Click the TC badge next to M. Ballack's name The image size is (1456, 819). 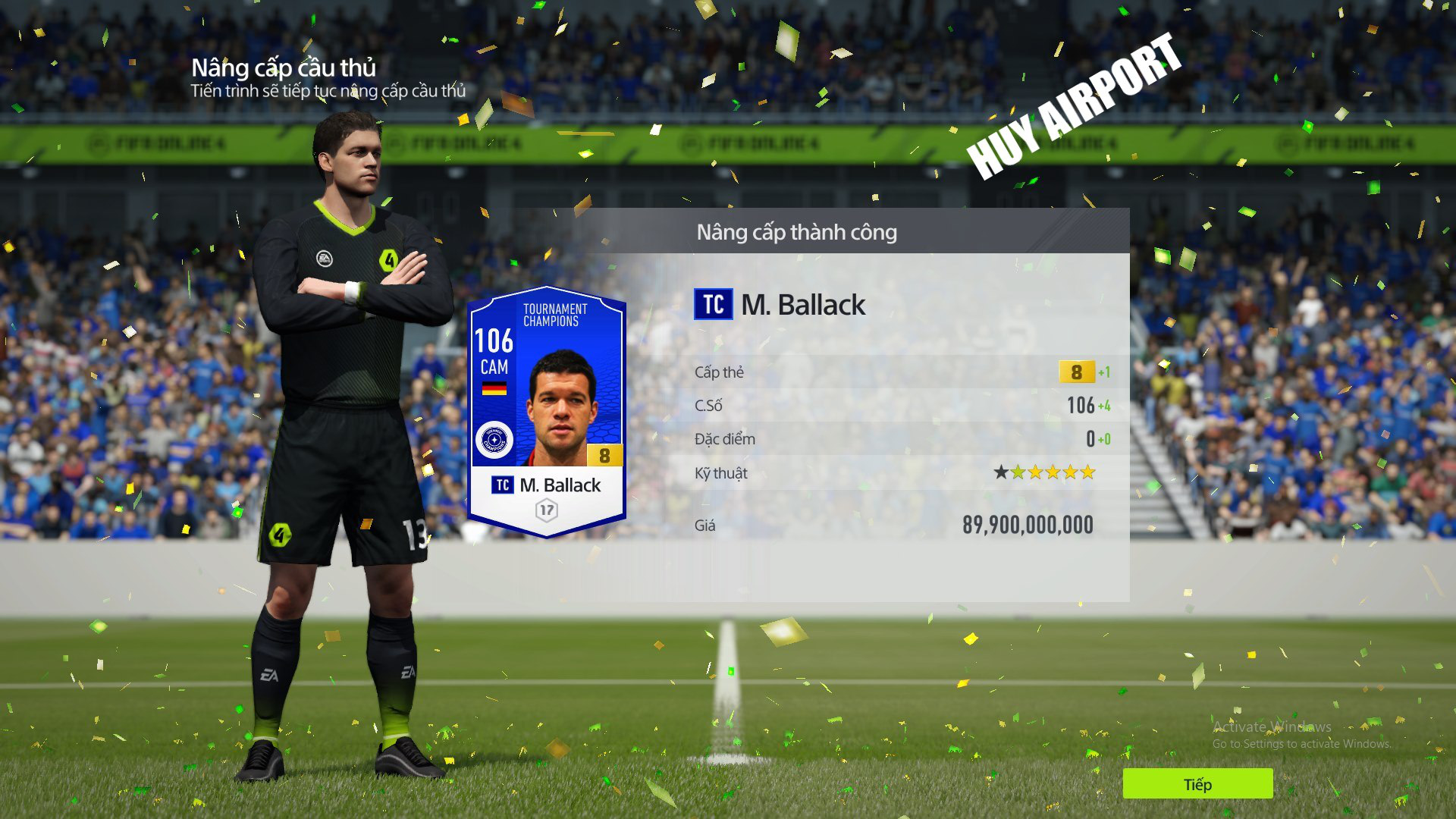[x=713, y=306]
